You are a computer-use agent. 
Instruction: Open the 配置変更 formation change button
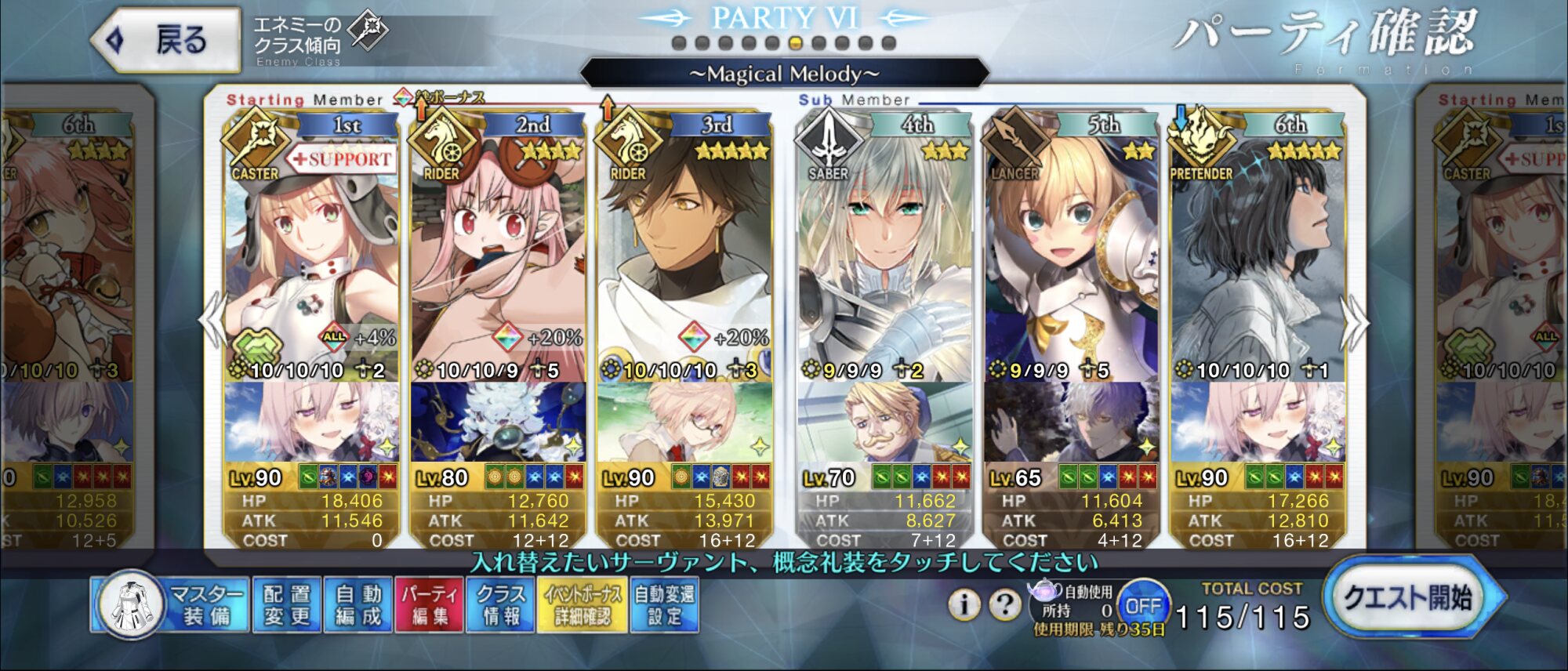point(287,604)
